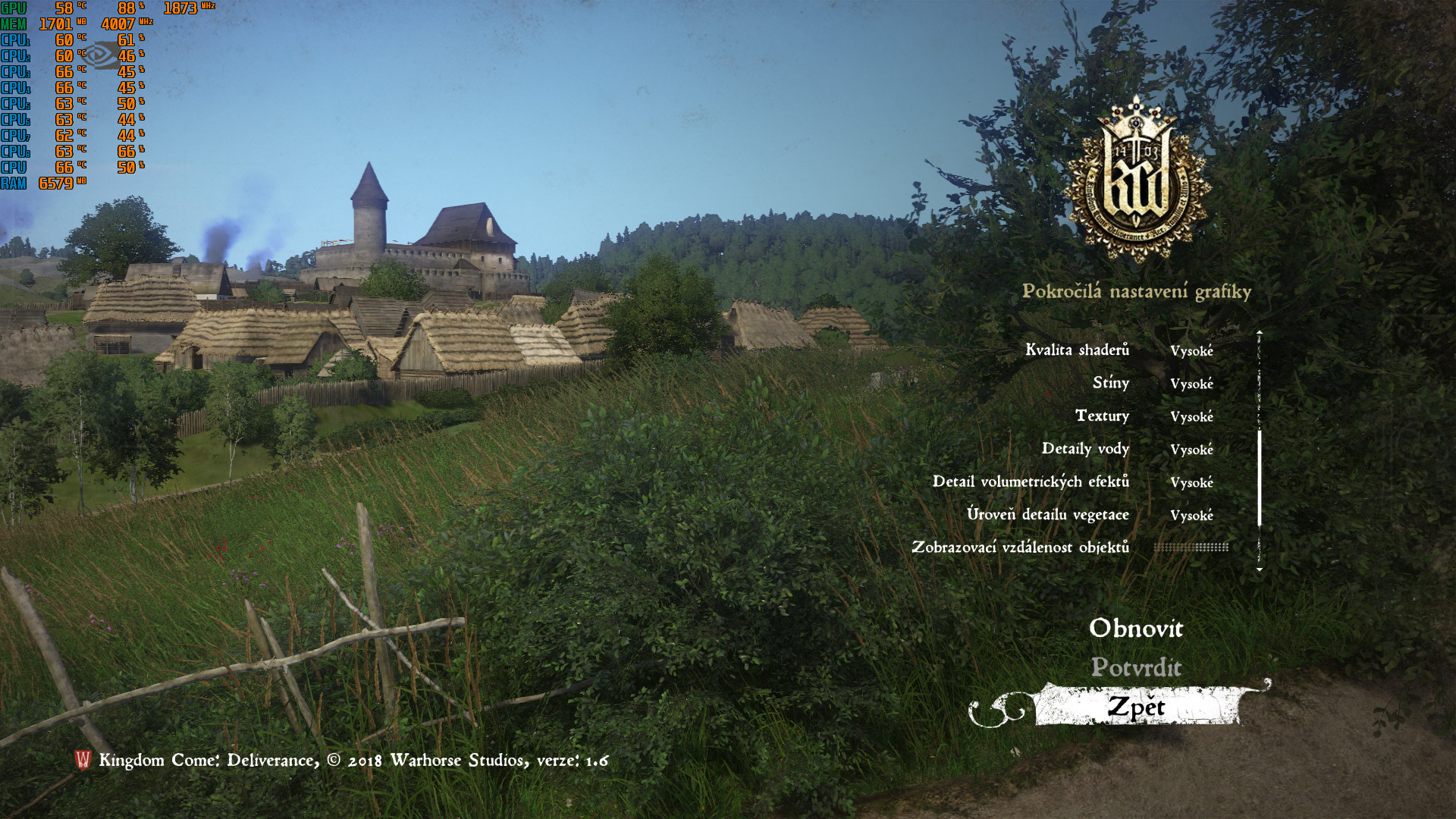Click the scroll-down arrow of the settings list
1456x819 pixels.
pyautogui.click(x=1259, y=570)
